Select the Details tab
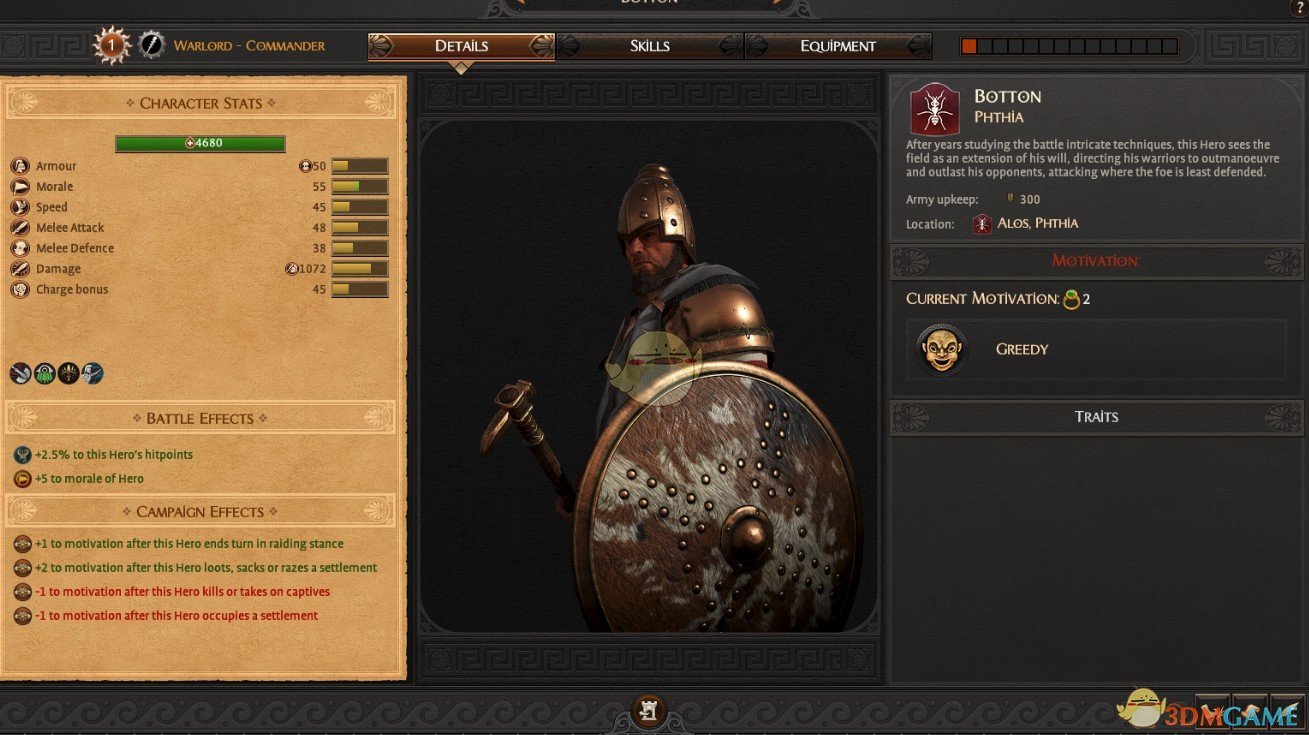Viewport: 1309px width, 735px height. 461,46
